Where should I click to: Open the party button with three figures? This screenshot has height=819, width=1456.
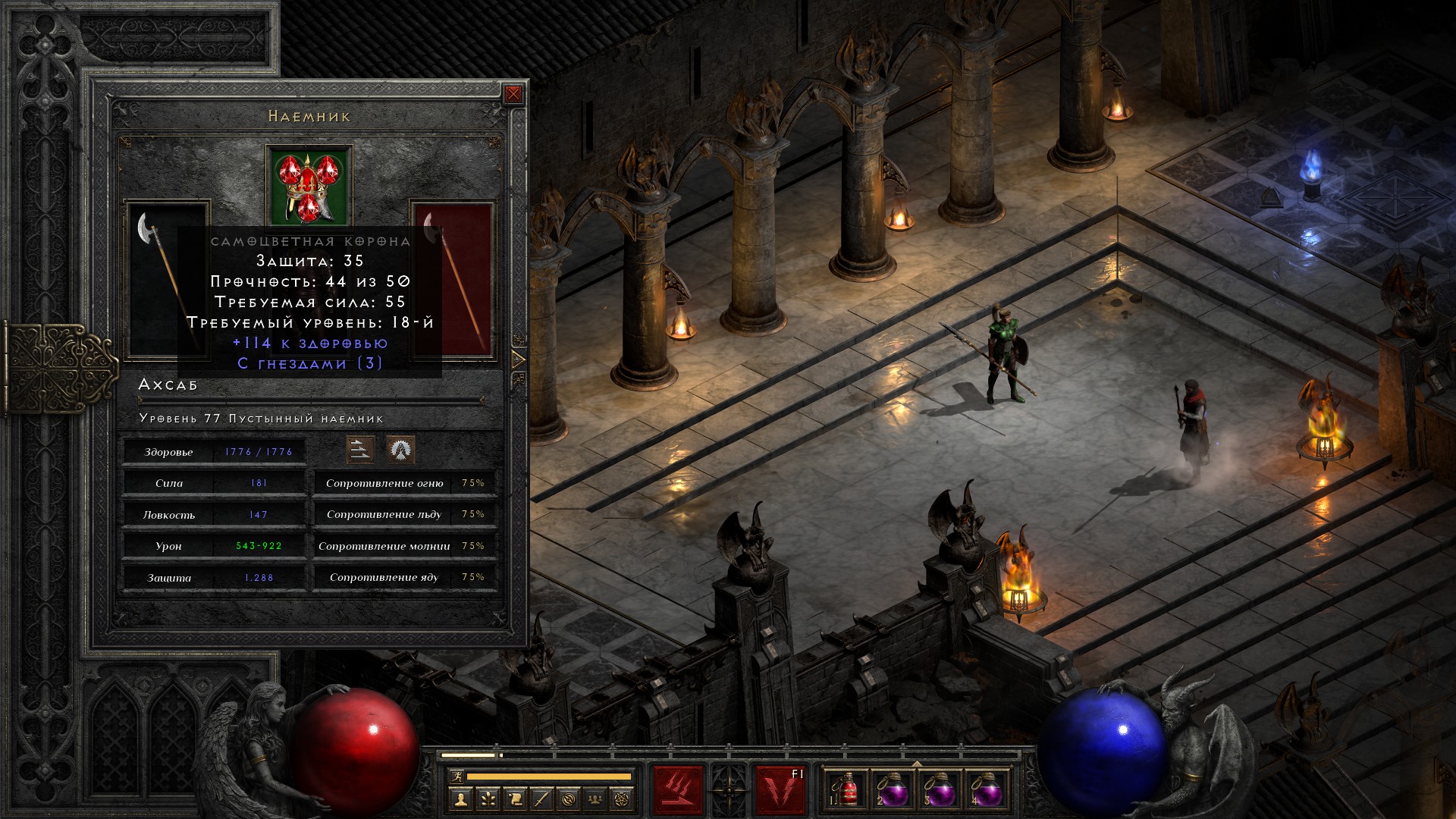(596, 799)
